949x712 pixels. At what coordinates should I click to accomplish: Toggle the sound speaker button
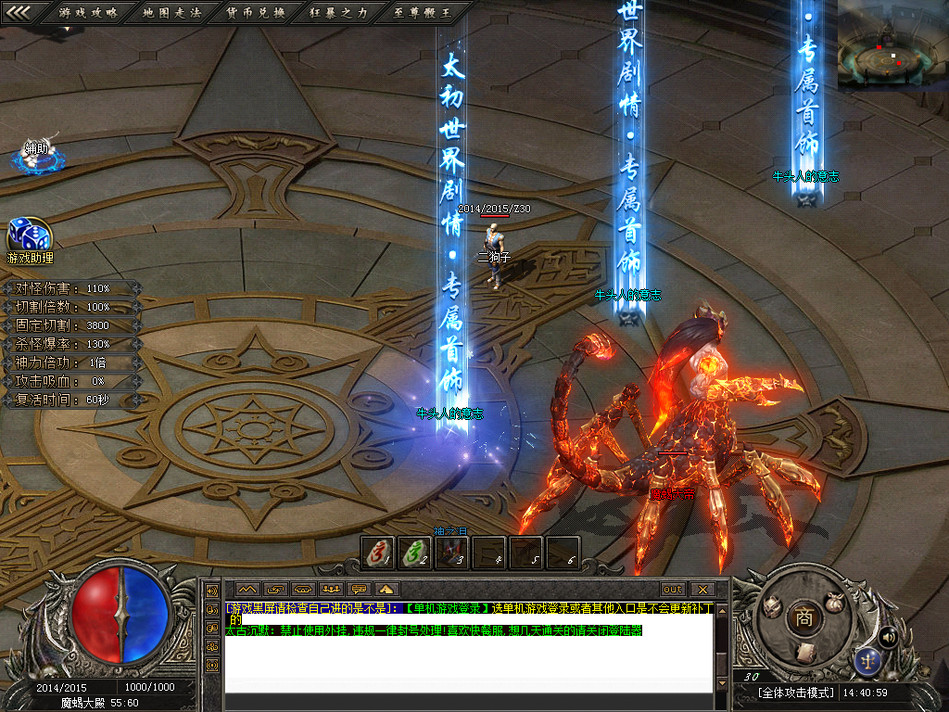click(x=886, y=636)
